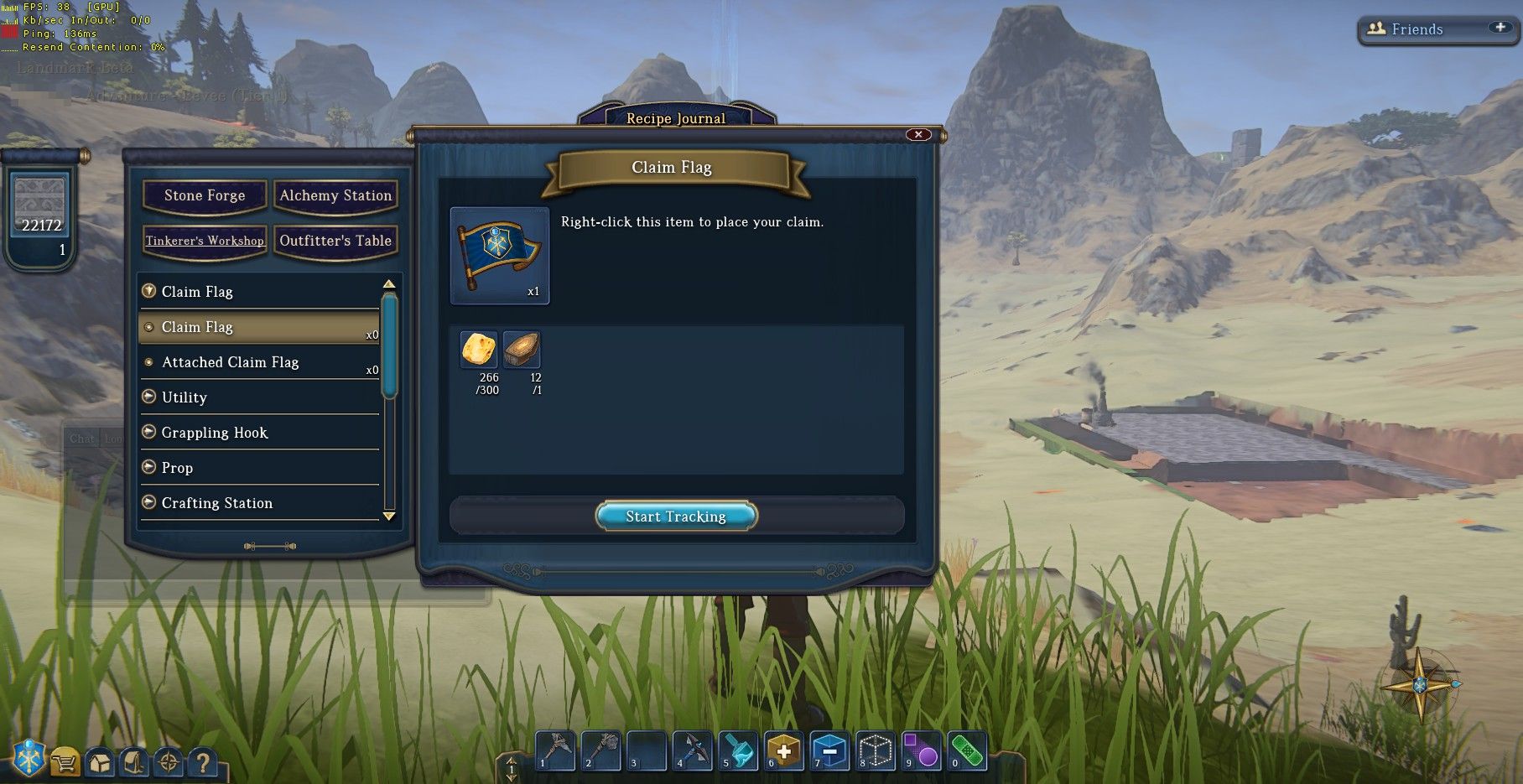Click the question mark help icon
Viewport: 1523px width, 784px height.
(202, 762)
